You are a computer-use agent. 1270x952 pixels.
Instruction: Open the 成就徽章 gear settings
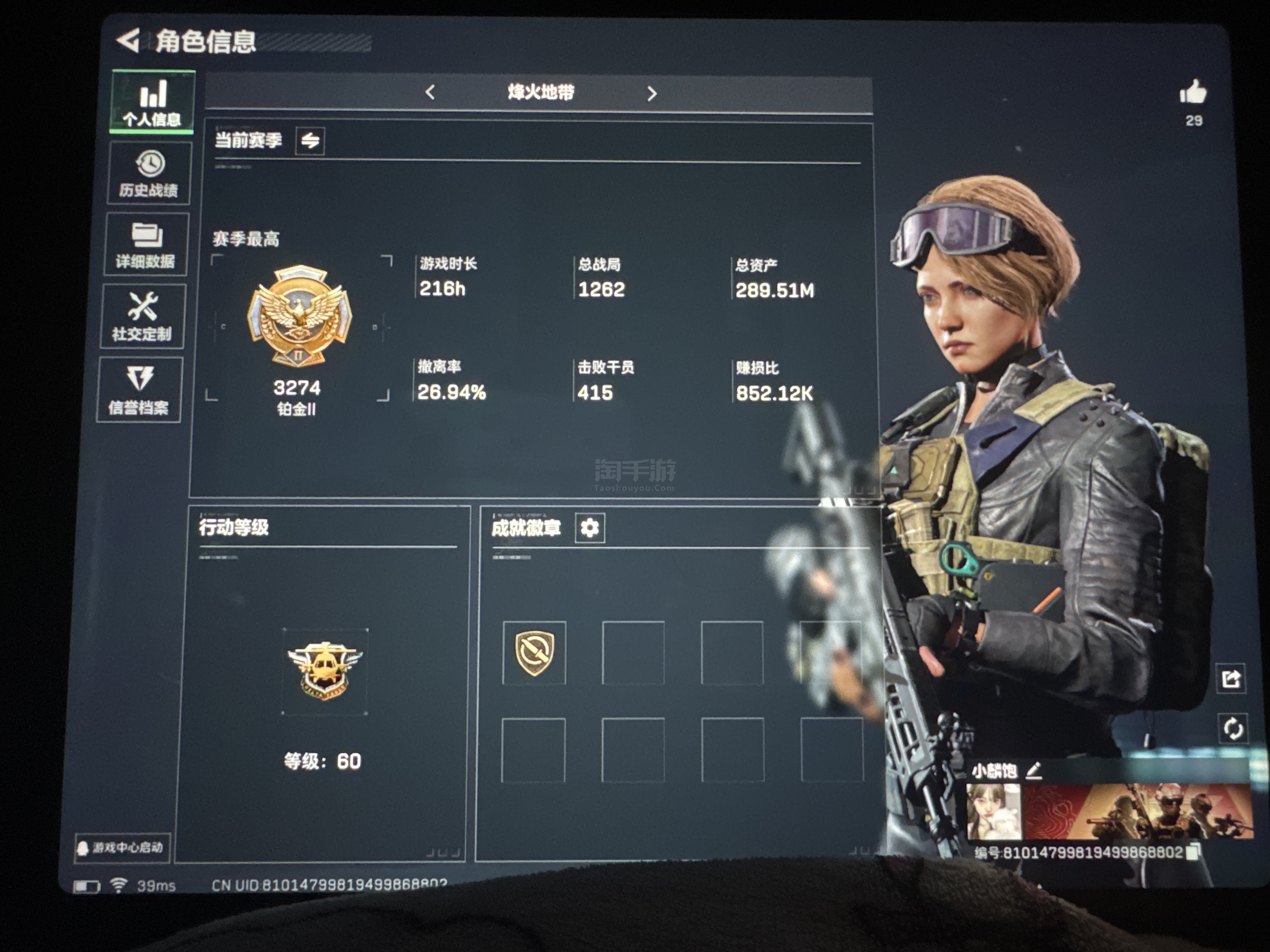(x=590, y=527)
